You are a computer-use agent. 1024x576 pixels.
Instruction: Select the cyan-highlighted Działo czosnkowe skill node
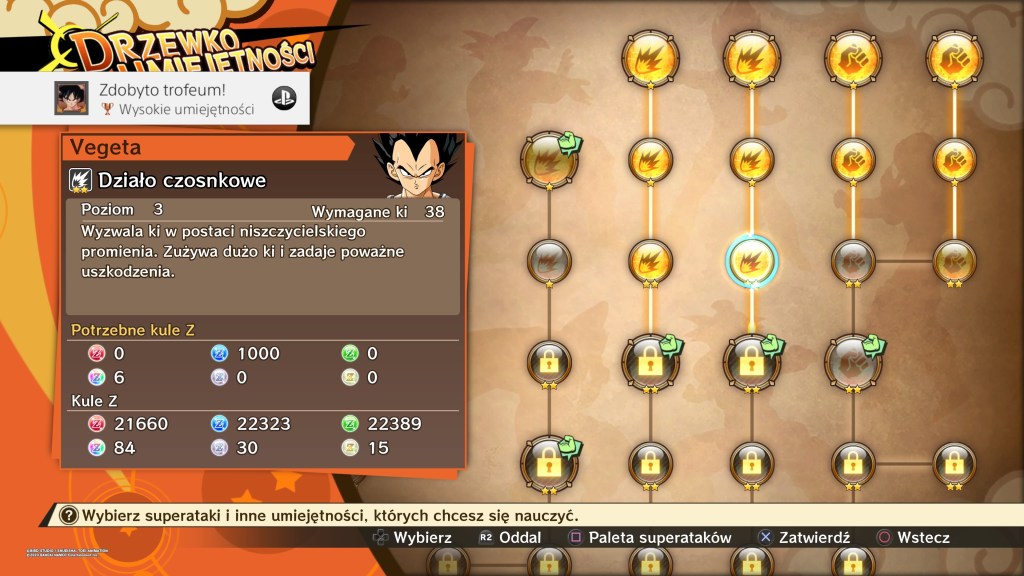pyautogui.click(x=751, y=259)
